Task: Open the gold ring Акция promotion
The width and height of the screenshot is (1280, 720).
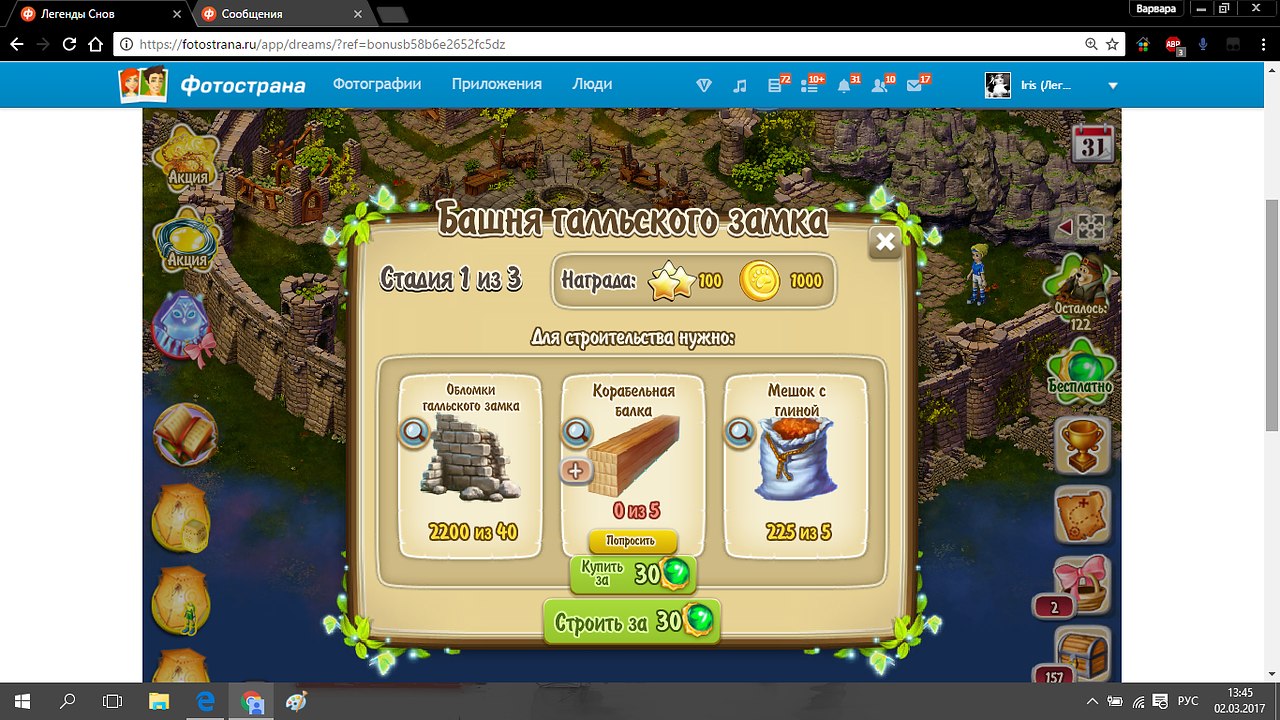Action: pos(187,240)
